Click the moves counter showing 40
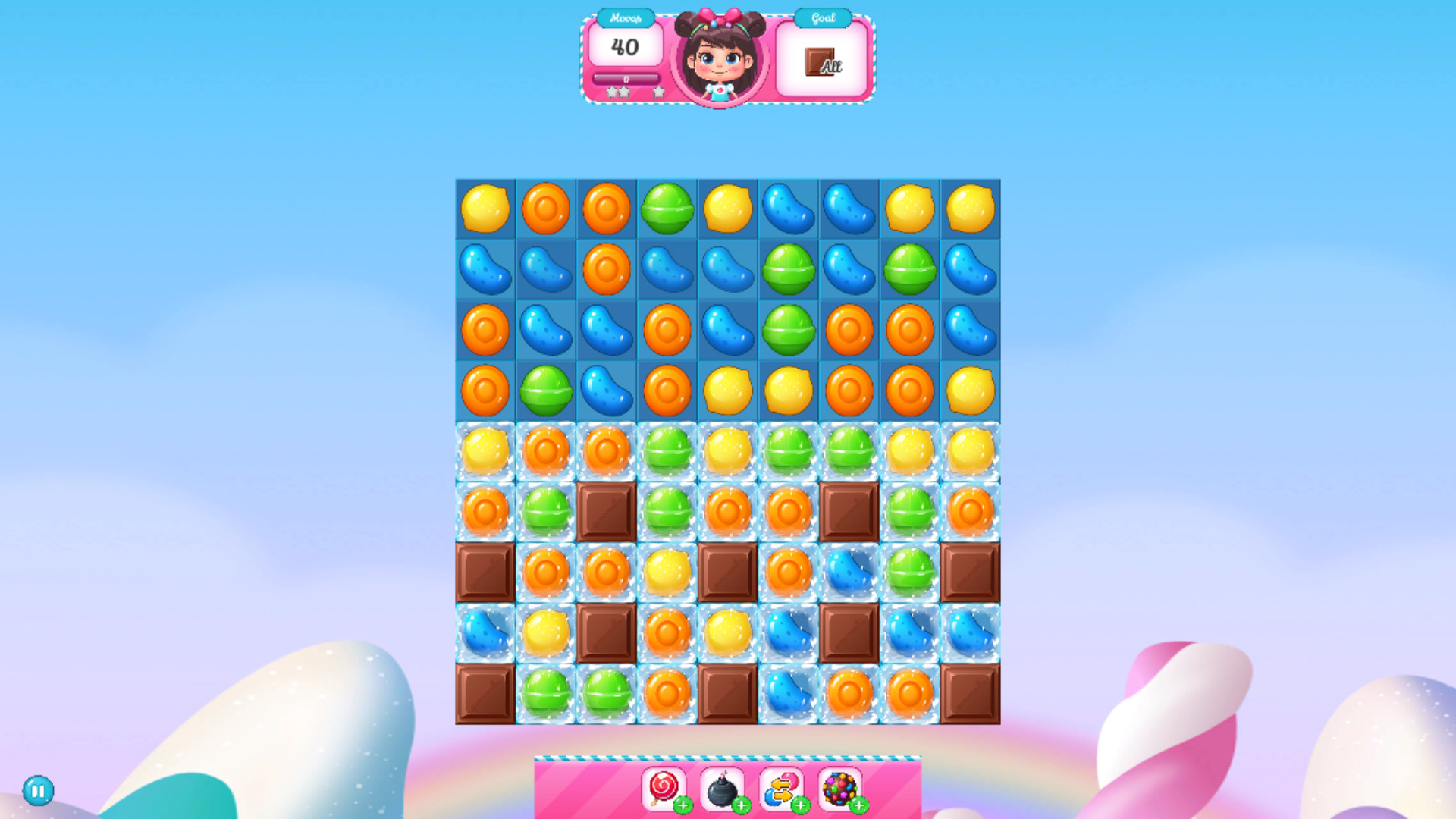This screenshot has height=819, width=1456. 624,47
